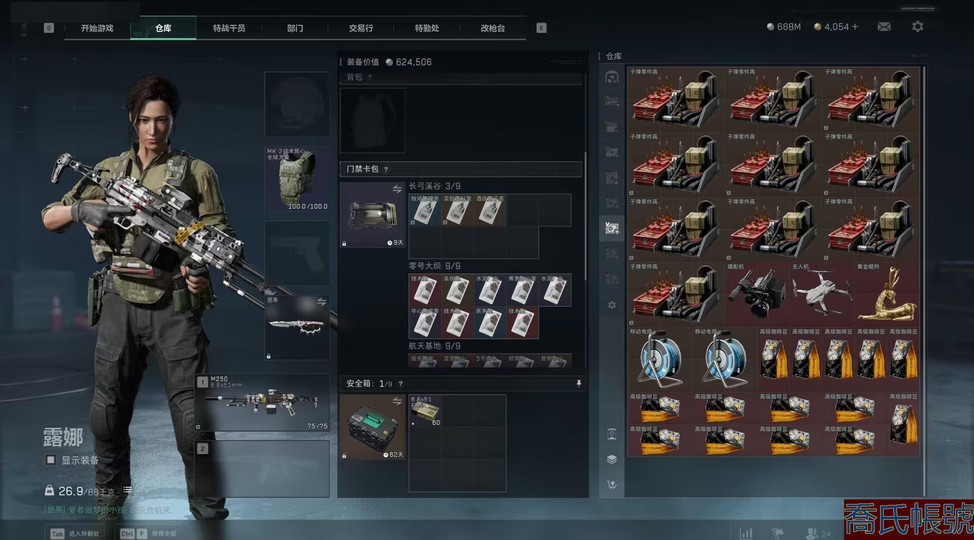Pick the 摄影机 camera in the stash
This screenshot has height=540, width=974.
[x=757, y=292]
